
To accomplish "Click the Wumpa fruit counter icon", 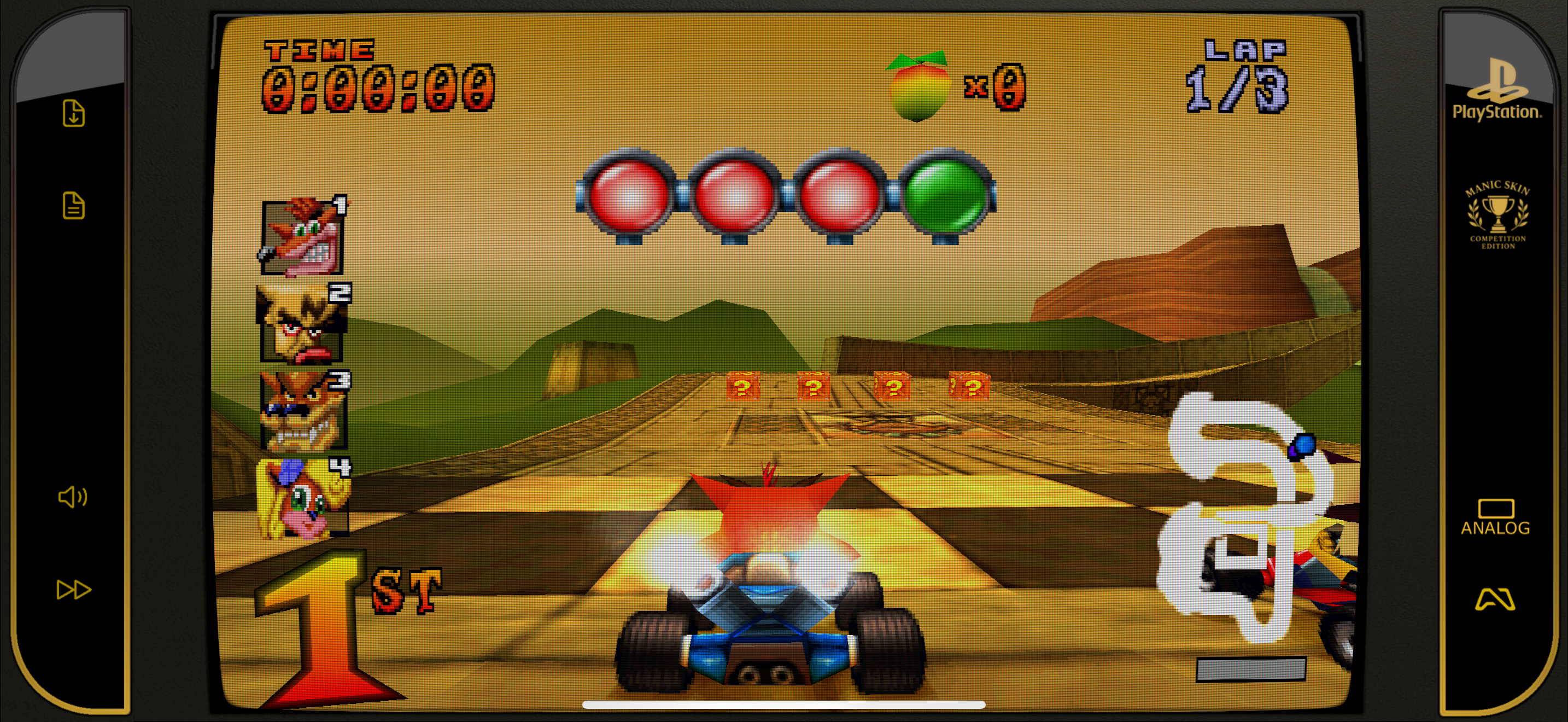I will (918, 87).
